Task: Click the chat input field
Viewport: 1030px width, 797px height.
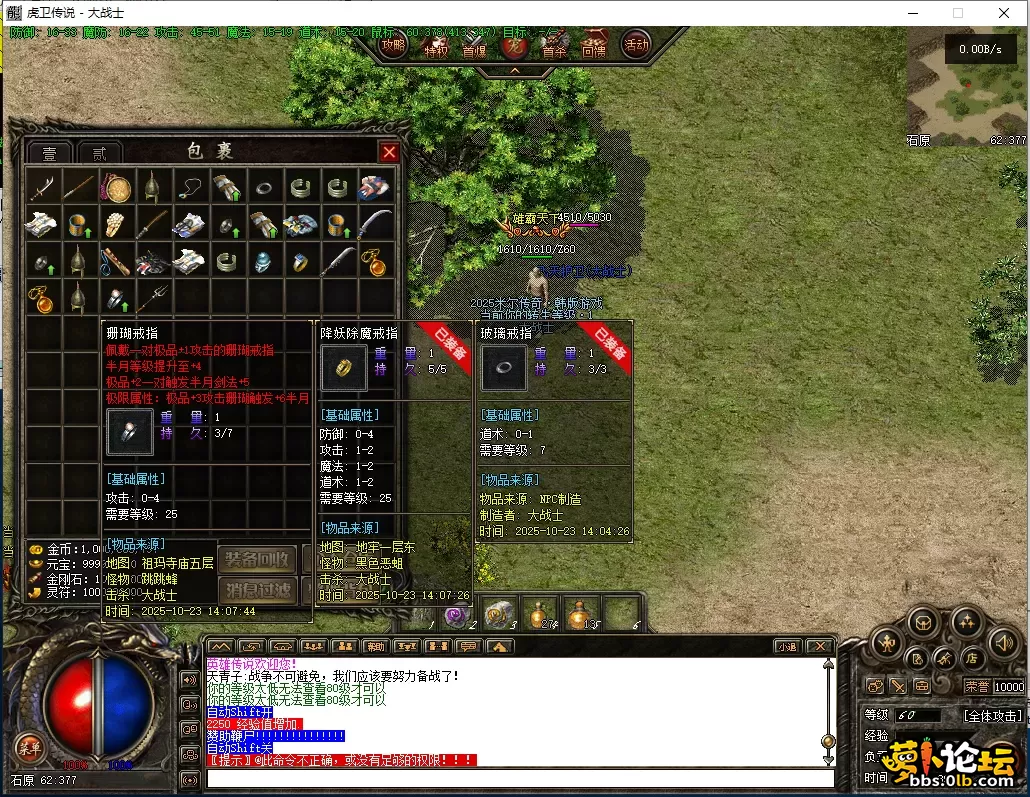Action: [x=520, y=779]
